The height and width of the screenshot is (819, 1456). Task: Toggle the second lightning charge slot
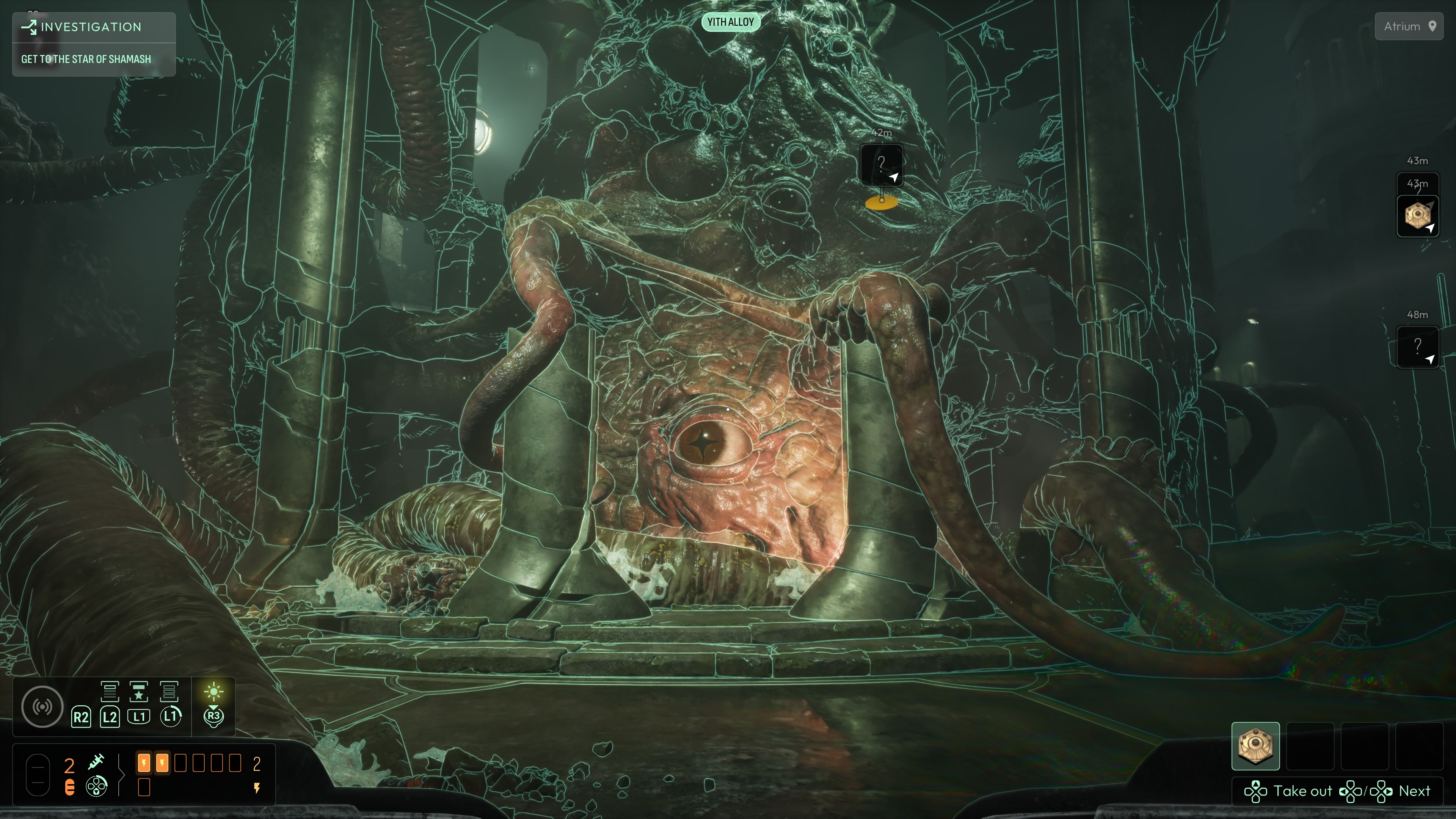pyautogui.click(x=162, y=763)
